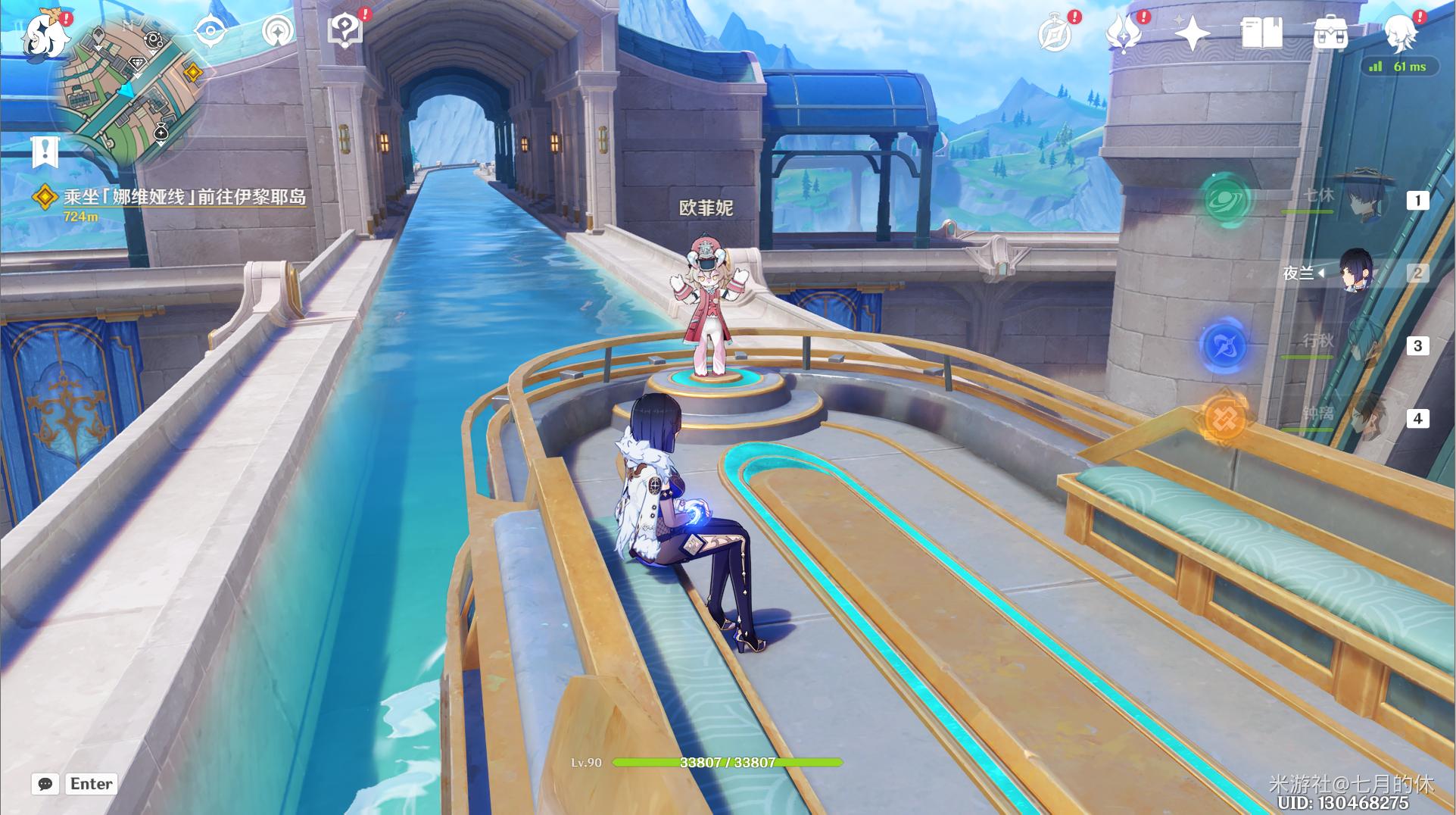Select the tracked quest 乘坐「娜维娅线」前往伊黎耶岛
Screen dimensions: 1456x815
(x=184, y=198)
